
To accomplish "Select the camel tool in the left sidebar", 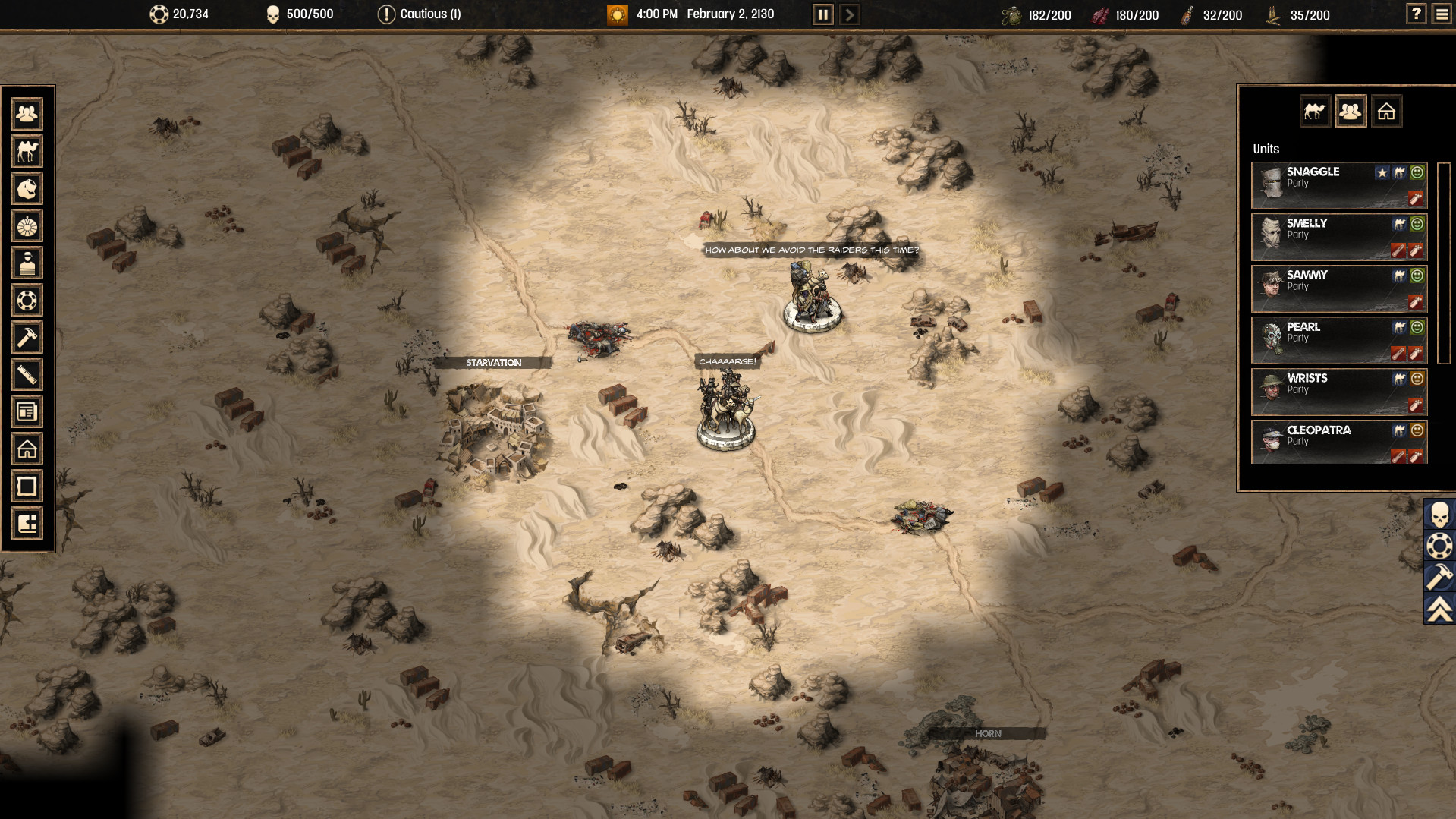I will point(27,151).
